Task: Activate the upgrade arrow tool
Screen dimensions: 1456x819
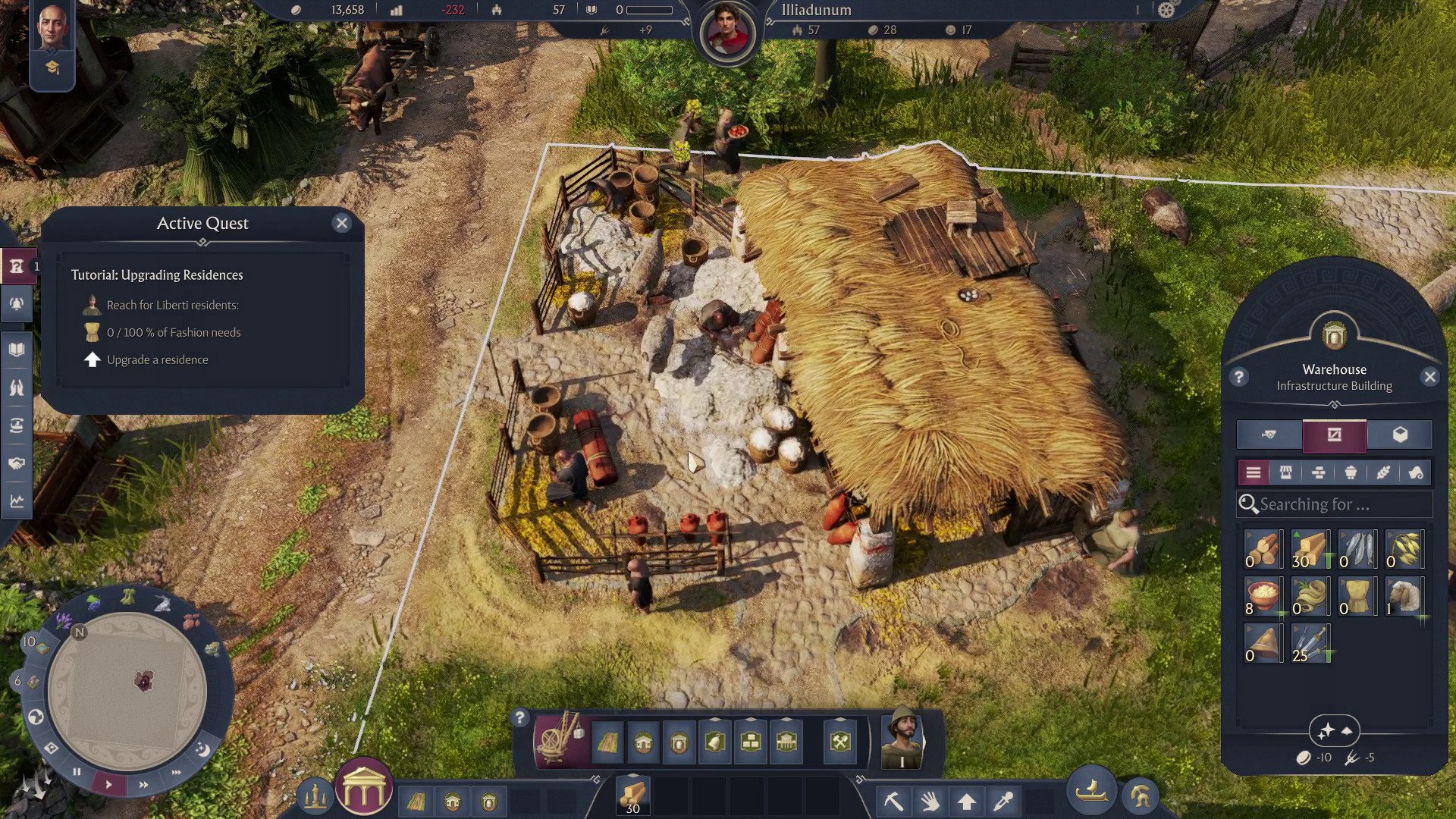Action: click(x=966, y=801)
